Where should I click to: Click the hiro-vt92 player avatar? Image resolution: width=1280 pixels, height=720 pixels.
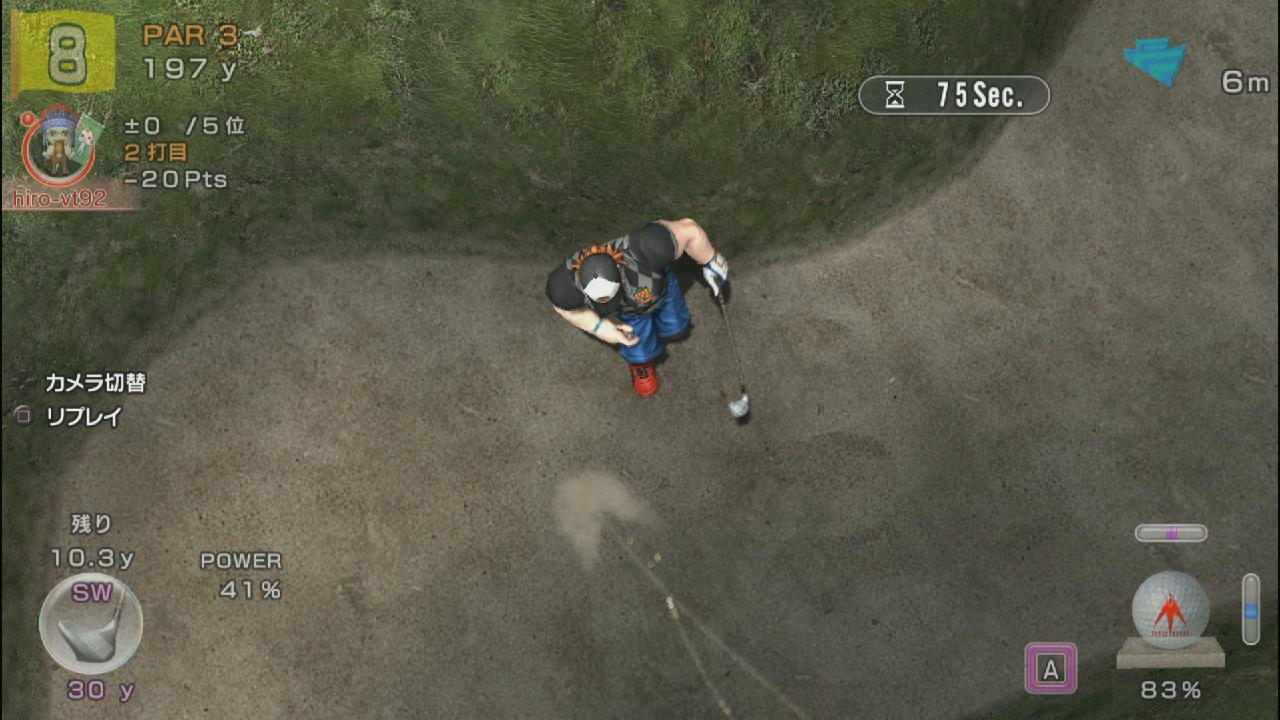click(58, 146)
